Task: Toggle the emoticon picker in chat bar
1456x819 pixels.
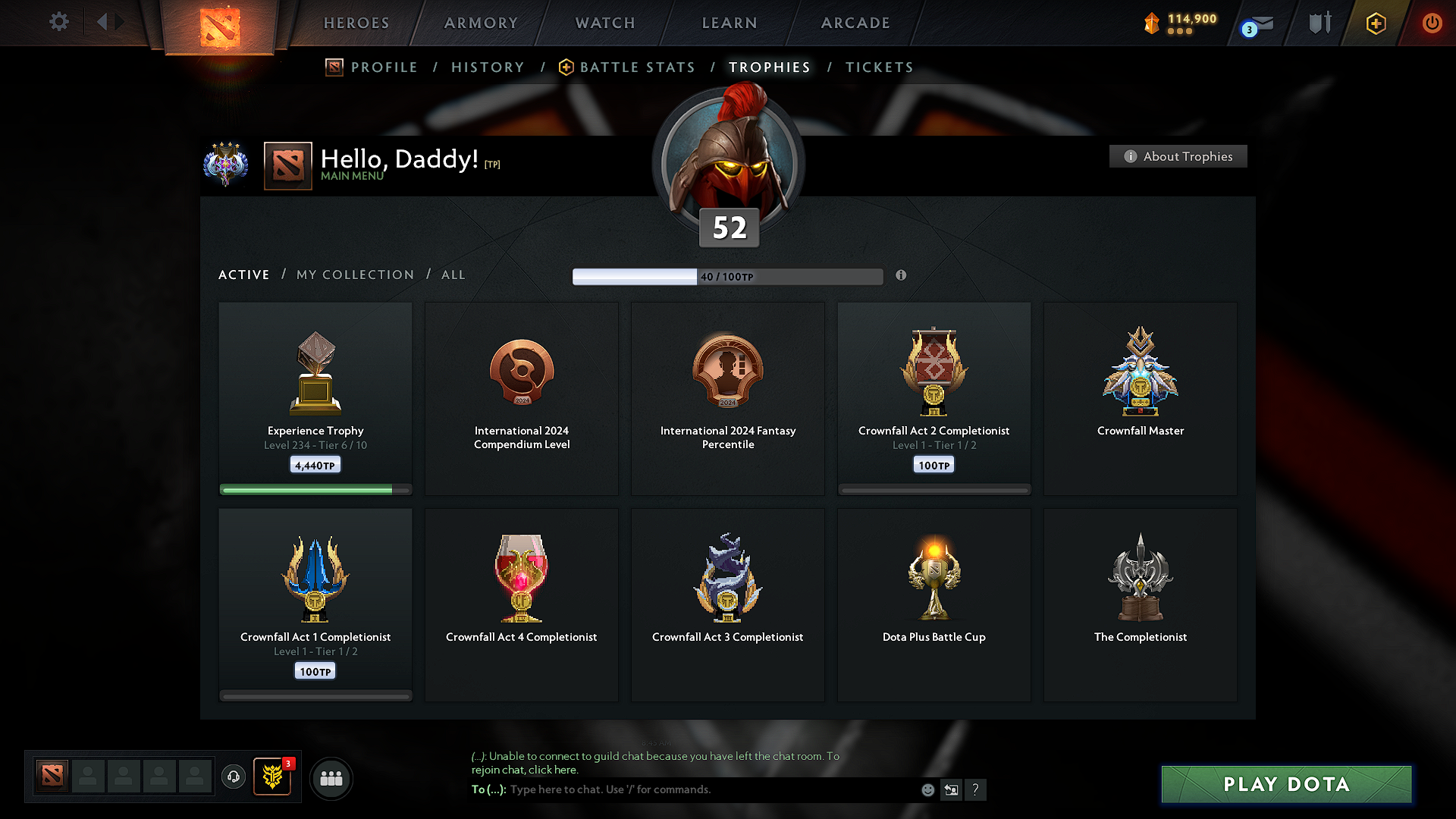Action: pos(927,789)
